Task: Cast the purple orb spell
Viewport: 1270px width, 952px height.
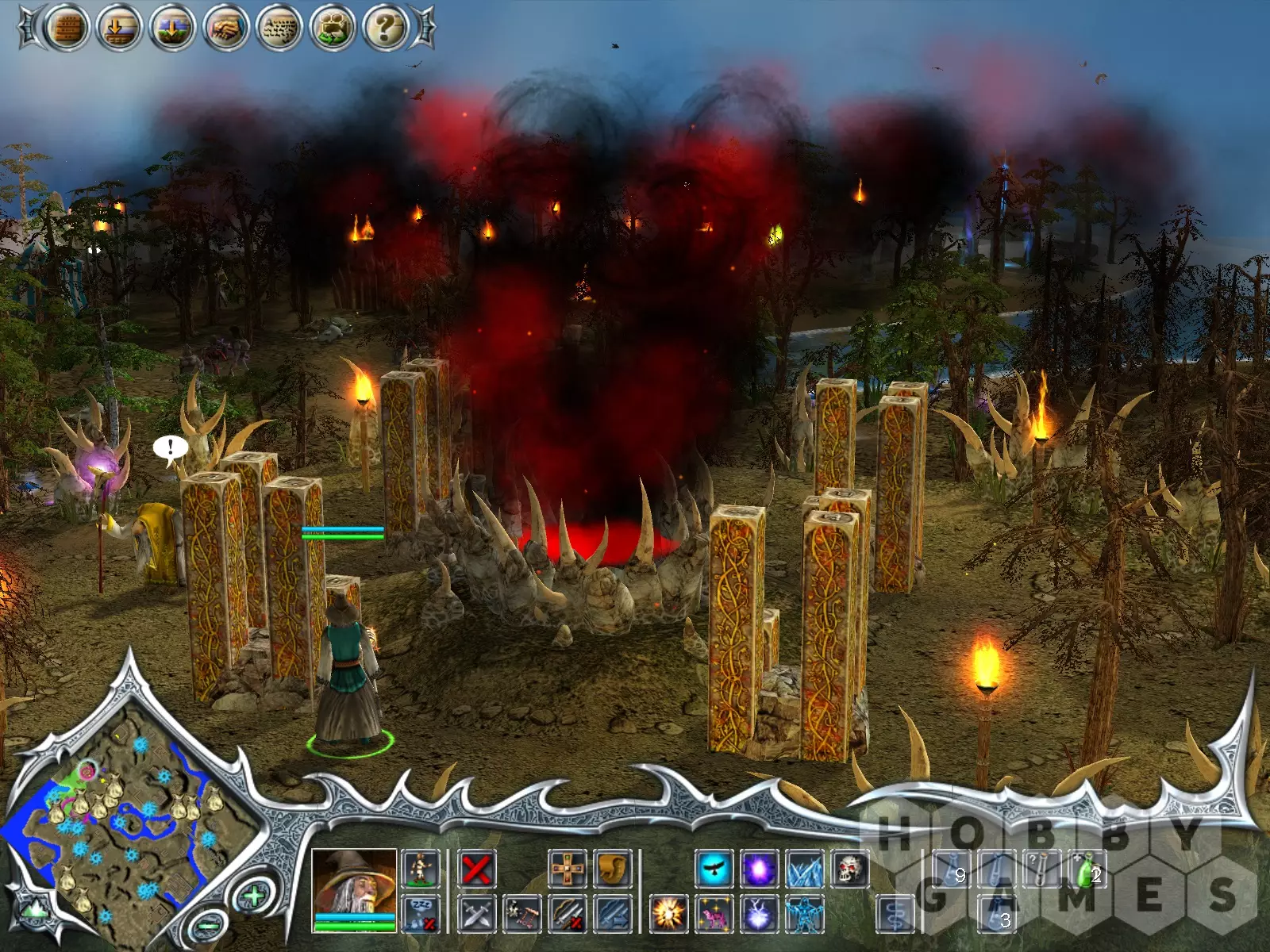Action: click(x=759, y=869)
